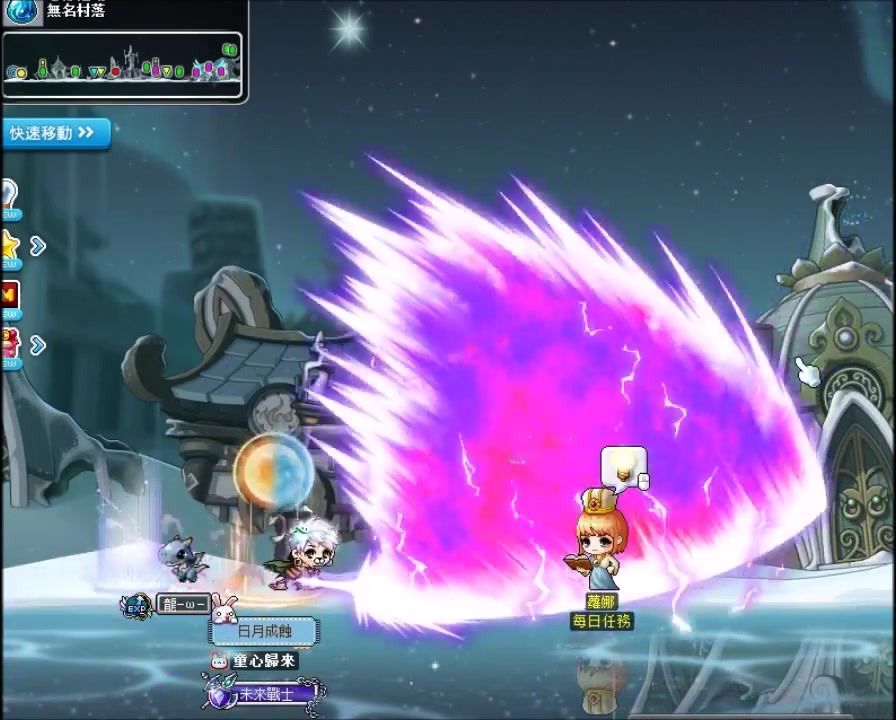Open the lightbulb quest bubble above 蘿娜
896x720 pixels.
pos(623,466)
